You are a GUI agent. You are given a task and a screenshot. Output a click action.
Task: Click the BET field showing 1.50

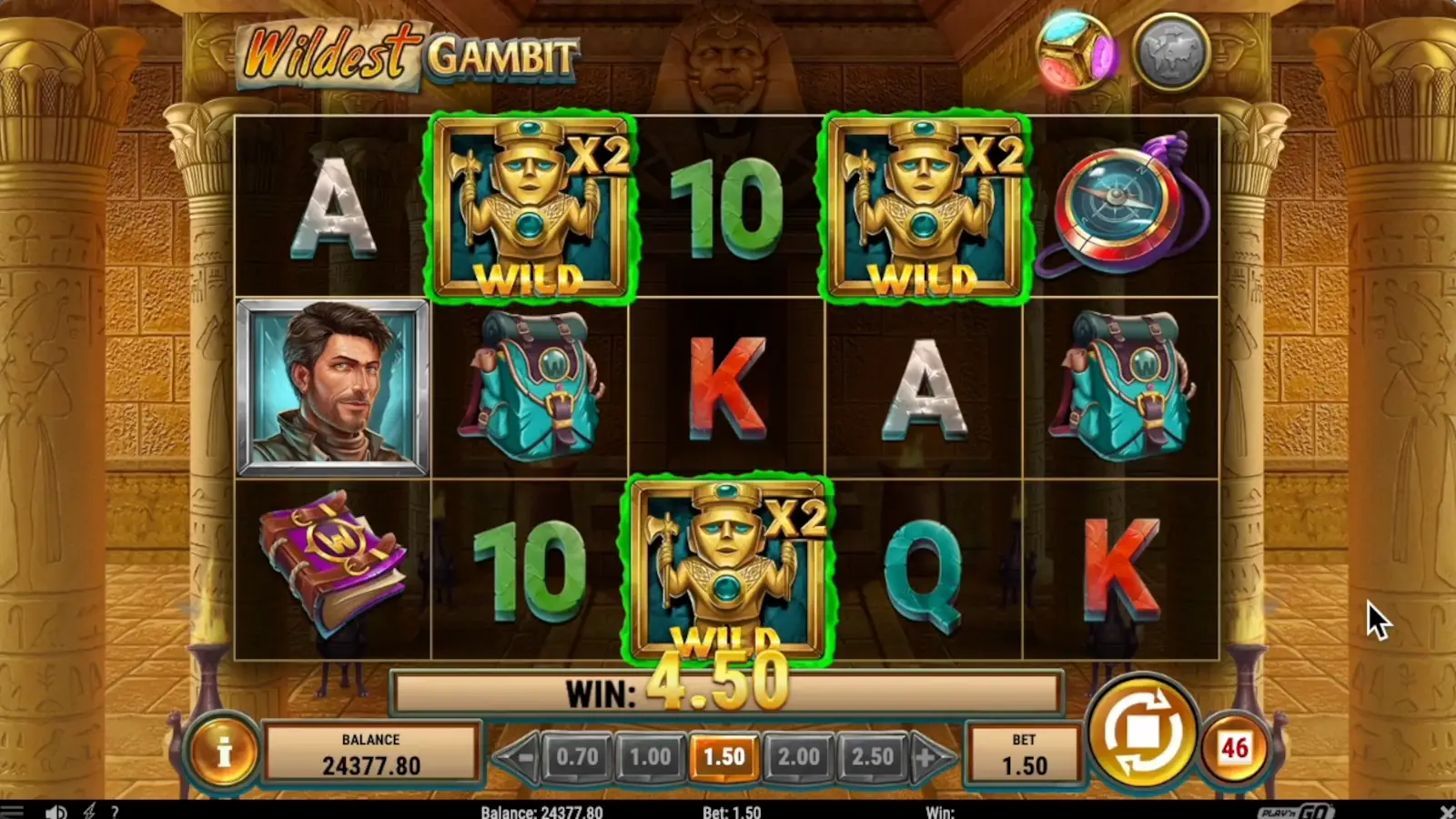(1024, 753)
